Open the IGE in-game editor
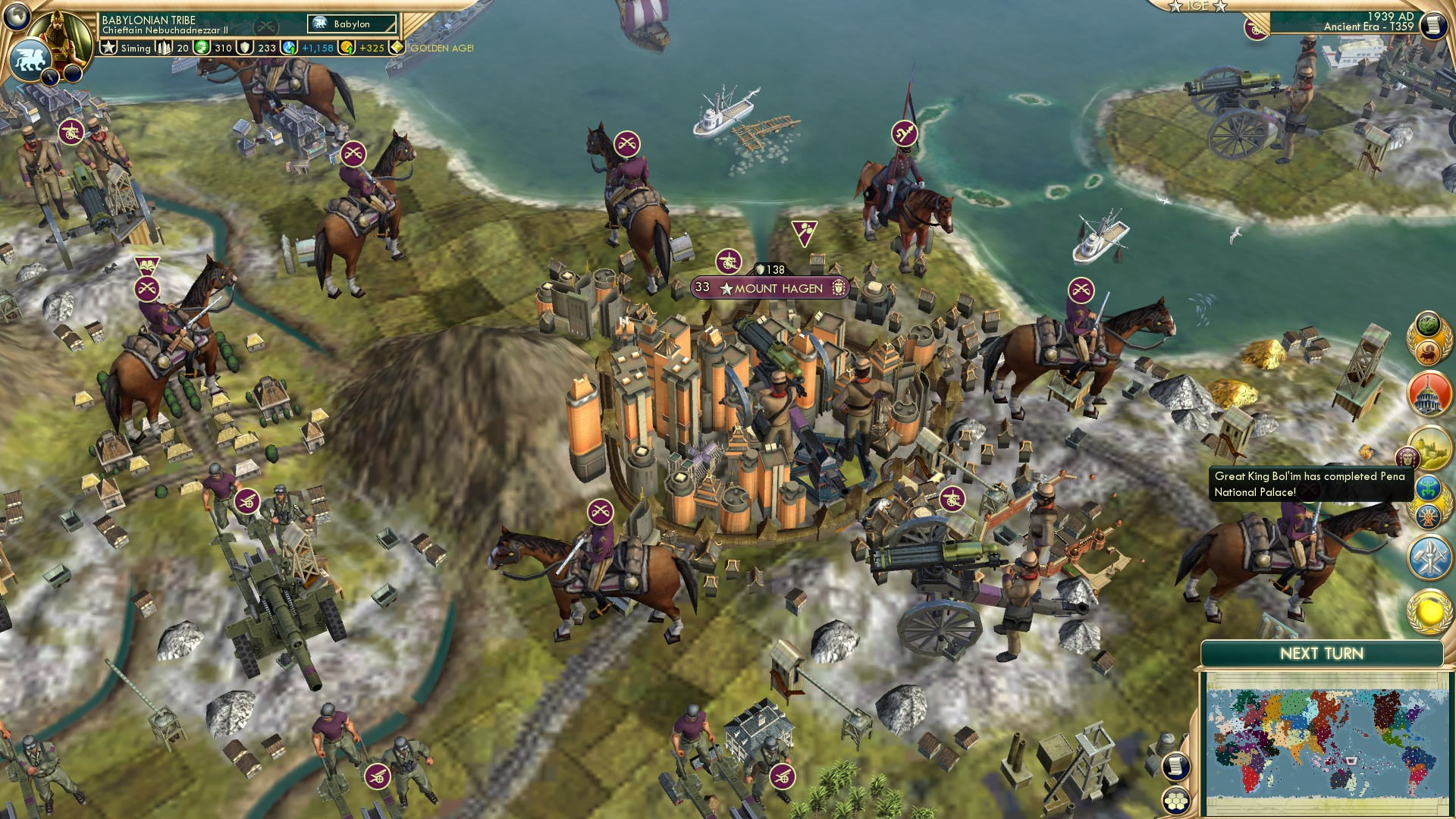This screenshot has width=1456, height=819. [1197, 6]
